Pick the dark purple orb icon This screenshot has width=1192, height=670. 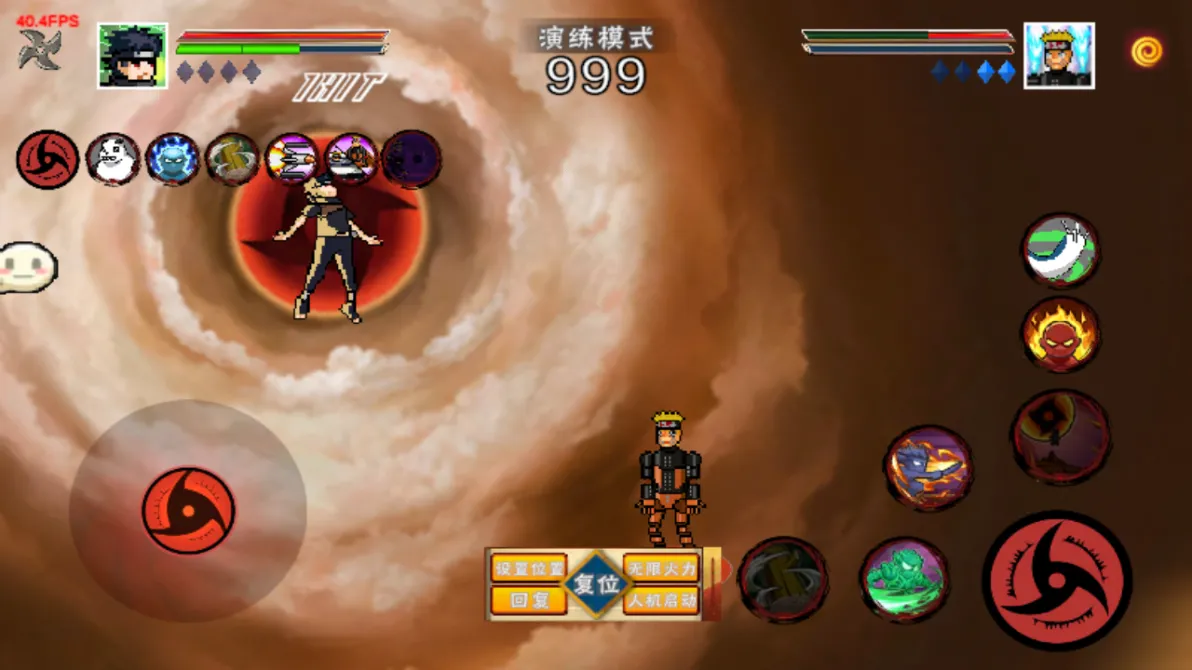411,160
